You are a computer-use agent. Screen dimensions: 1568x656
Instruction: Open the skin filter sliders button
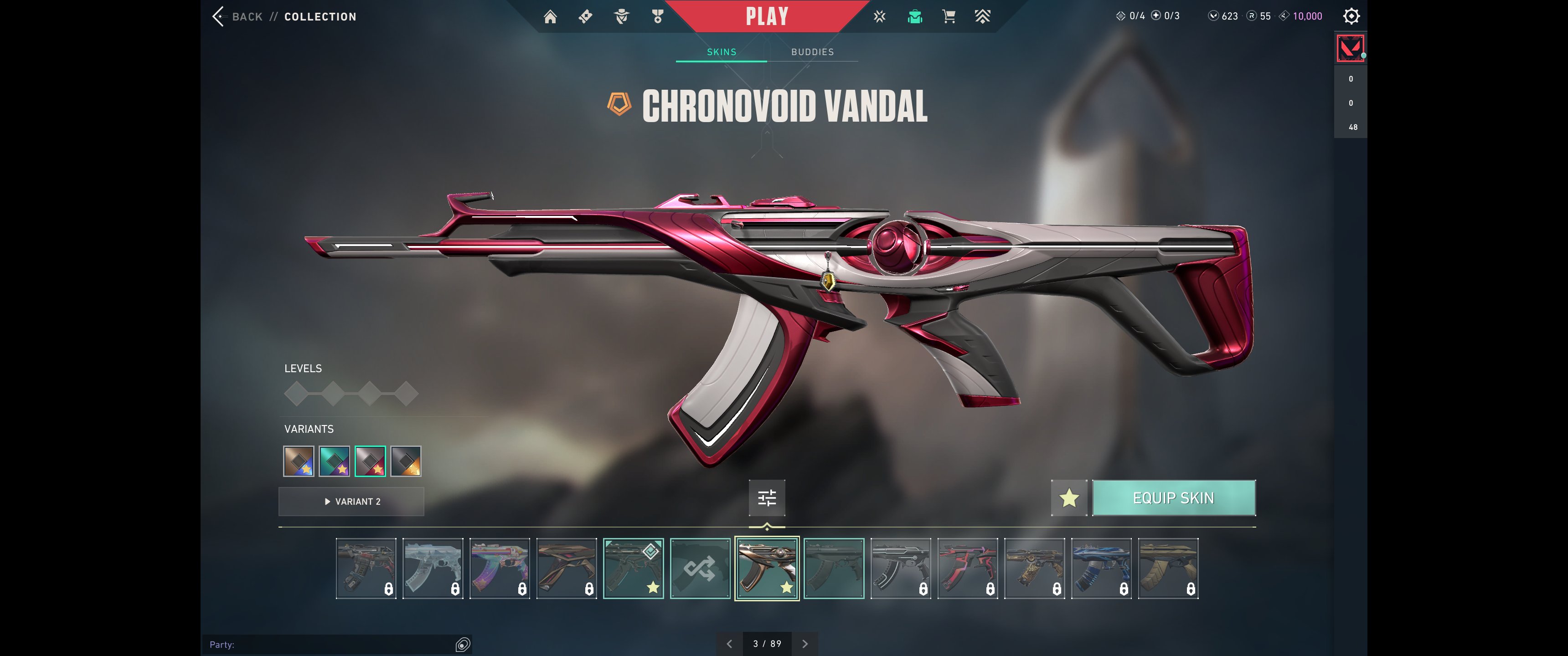(766, 498)
